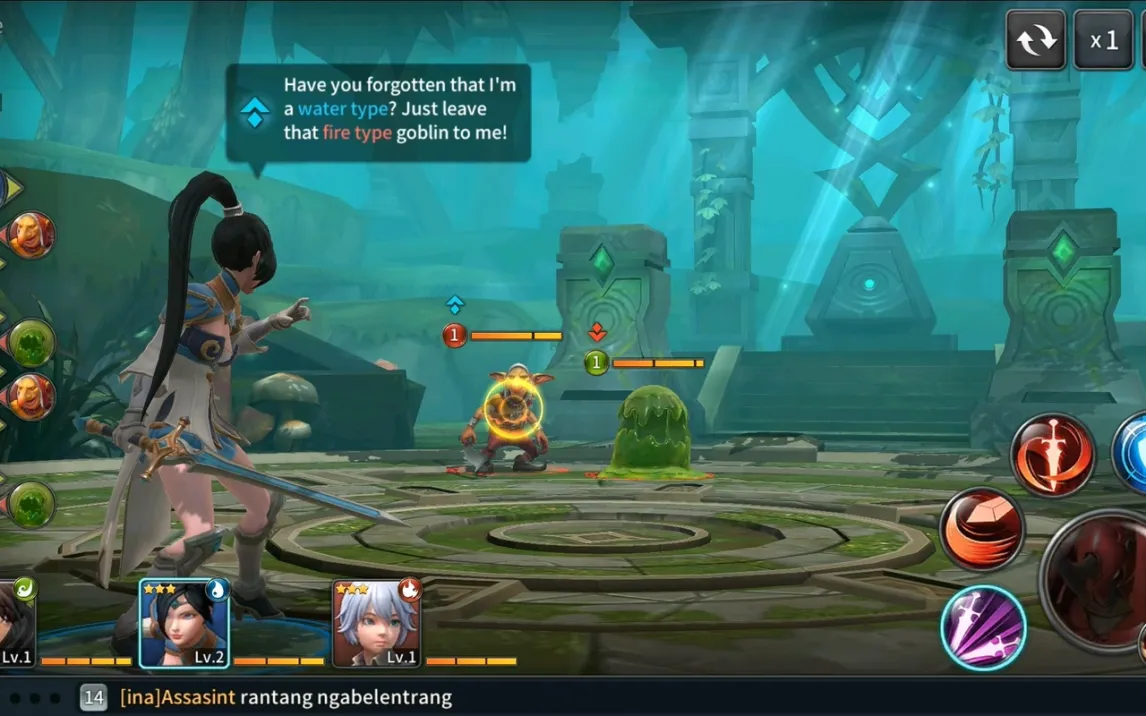This screenshot has height=716, width=1146.
Task: Use the orange slash skill
Action: [x=982, y=530]
